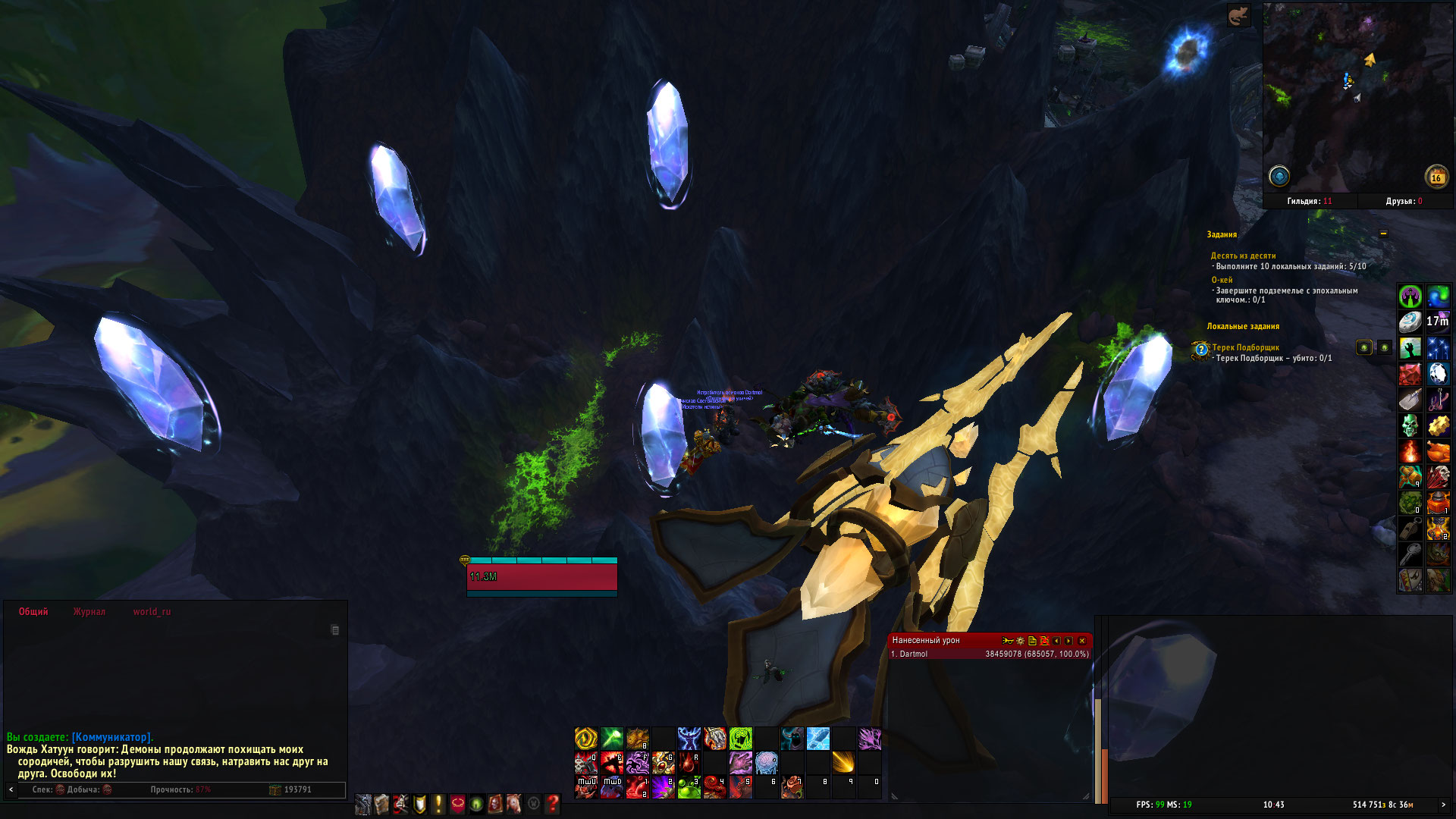Screen dimensions: 1456x819
Task: Use the skull ability bound to Q
Action: coord(585,763)
